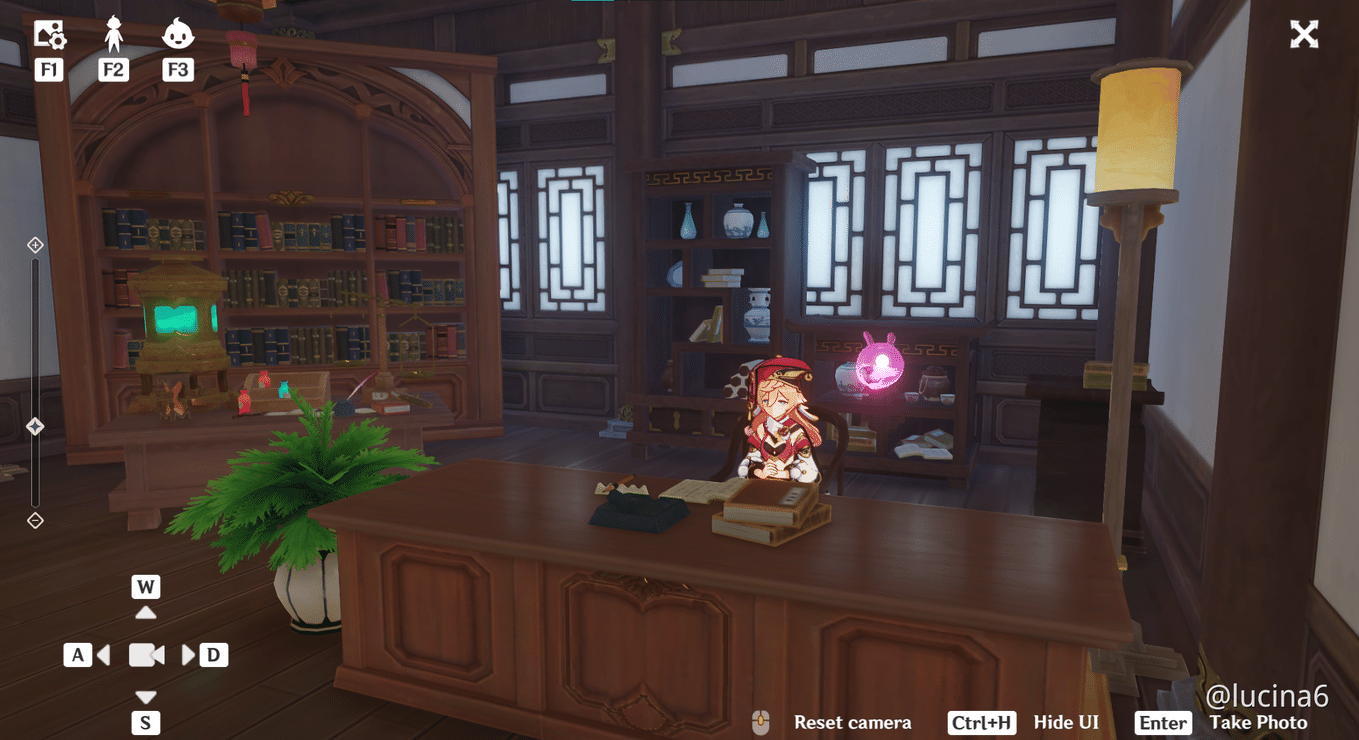Image resolution: width=1359 pixels, height=740 pixels.
Task: Click the camera icon between the WASD arrows
Action: (x=146, y=655)
